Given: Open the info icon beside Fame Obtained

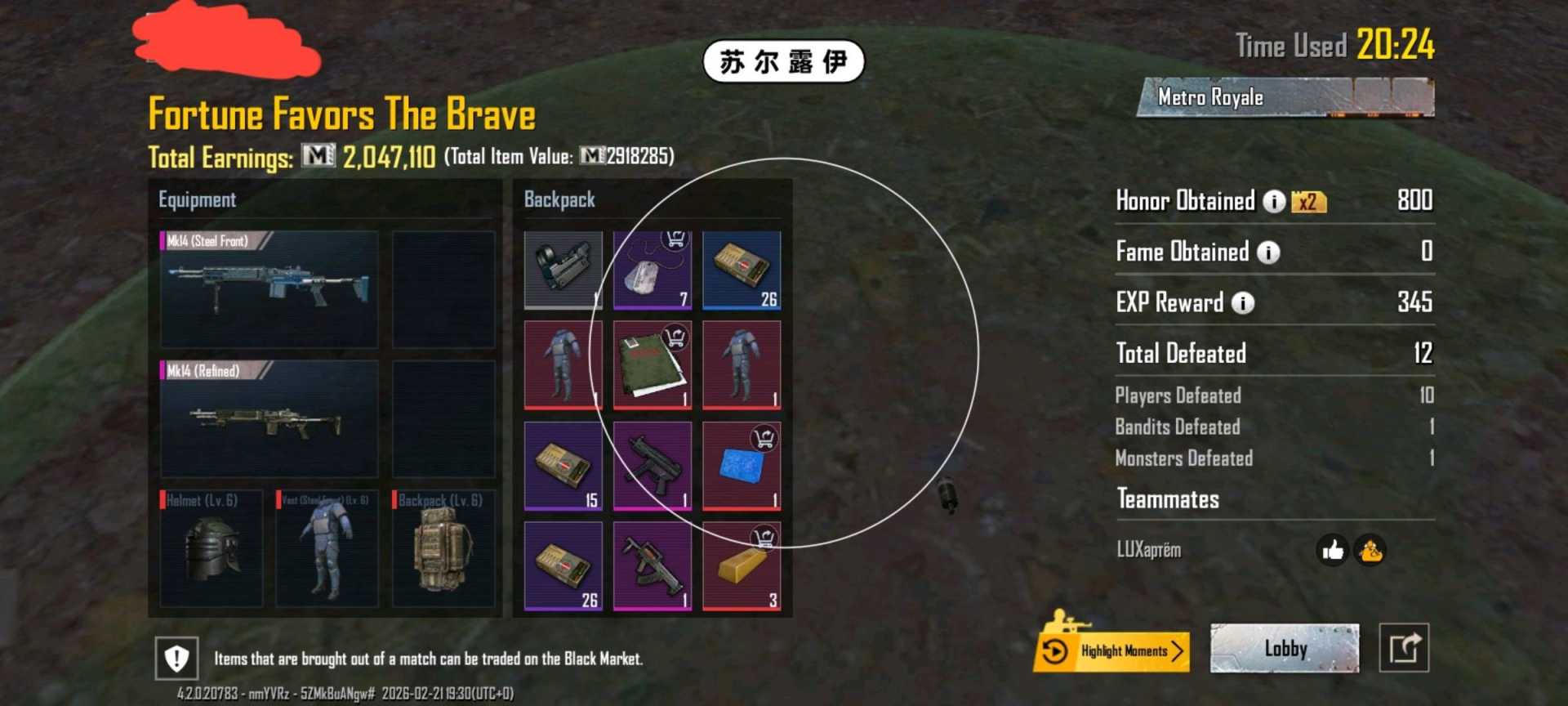Looking at the screenshot, I should [1267, 253].
